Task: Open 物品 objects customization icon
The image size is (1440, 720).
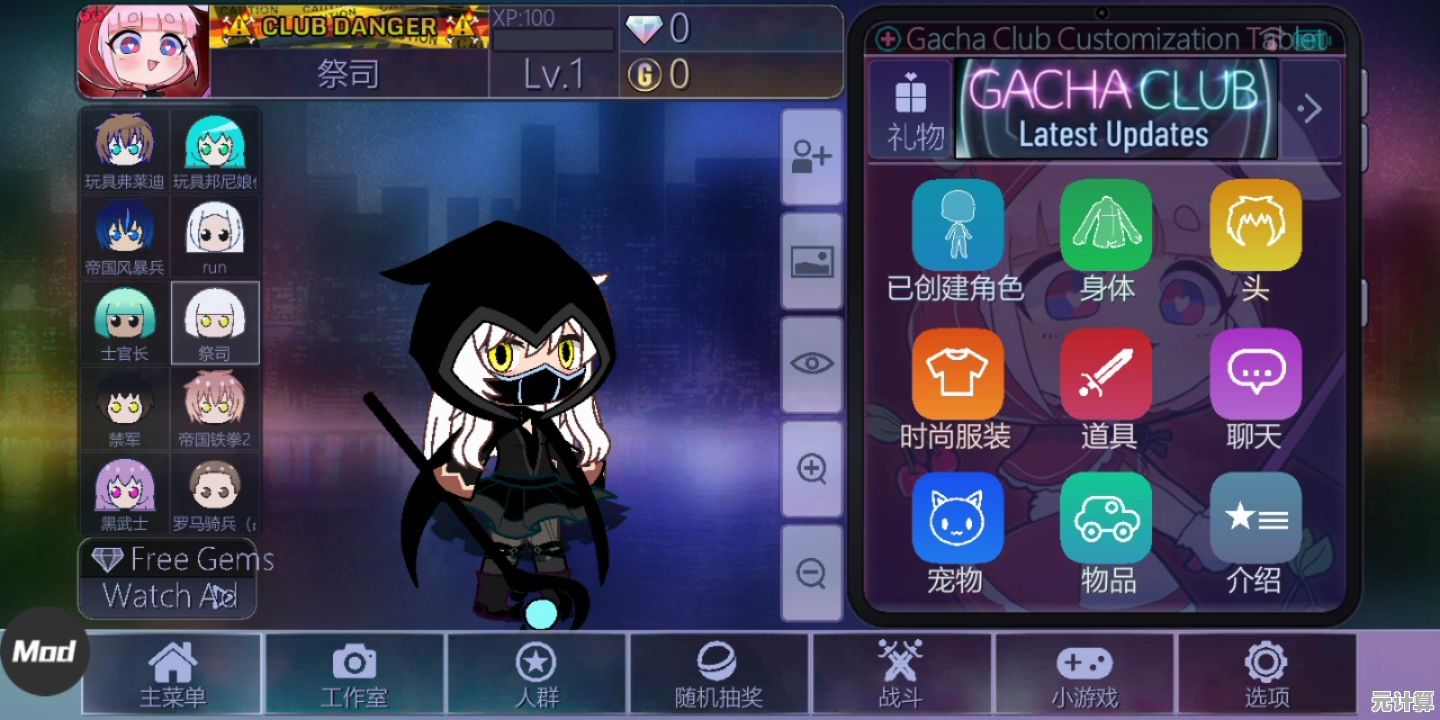Action: click(1107, 520)
